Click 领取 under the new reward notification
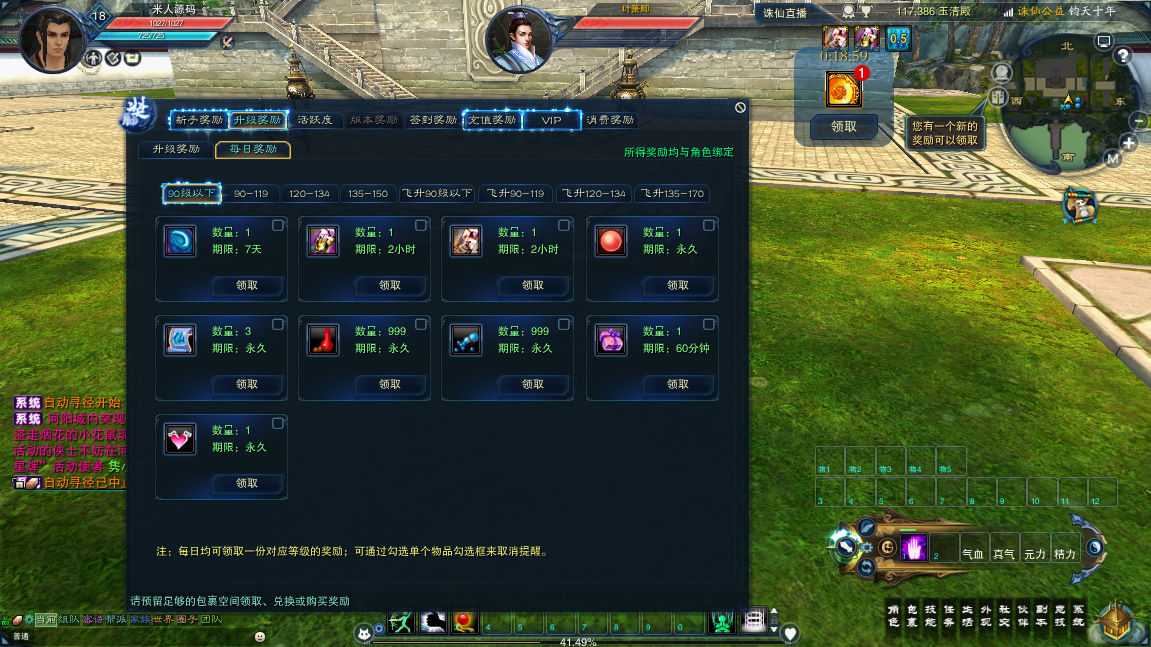Viewport: 1151px width, 647px height. [x=844, y=127]
